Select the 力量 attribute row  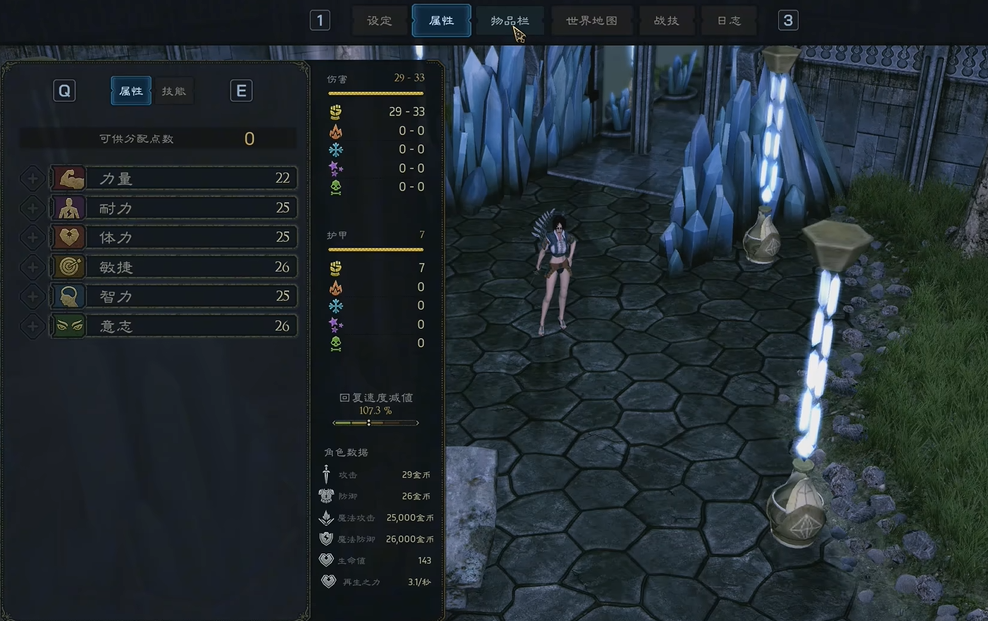(x=174, y=179)
